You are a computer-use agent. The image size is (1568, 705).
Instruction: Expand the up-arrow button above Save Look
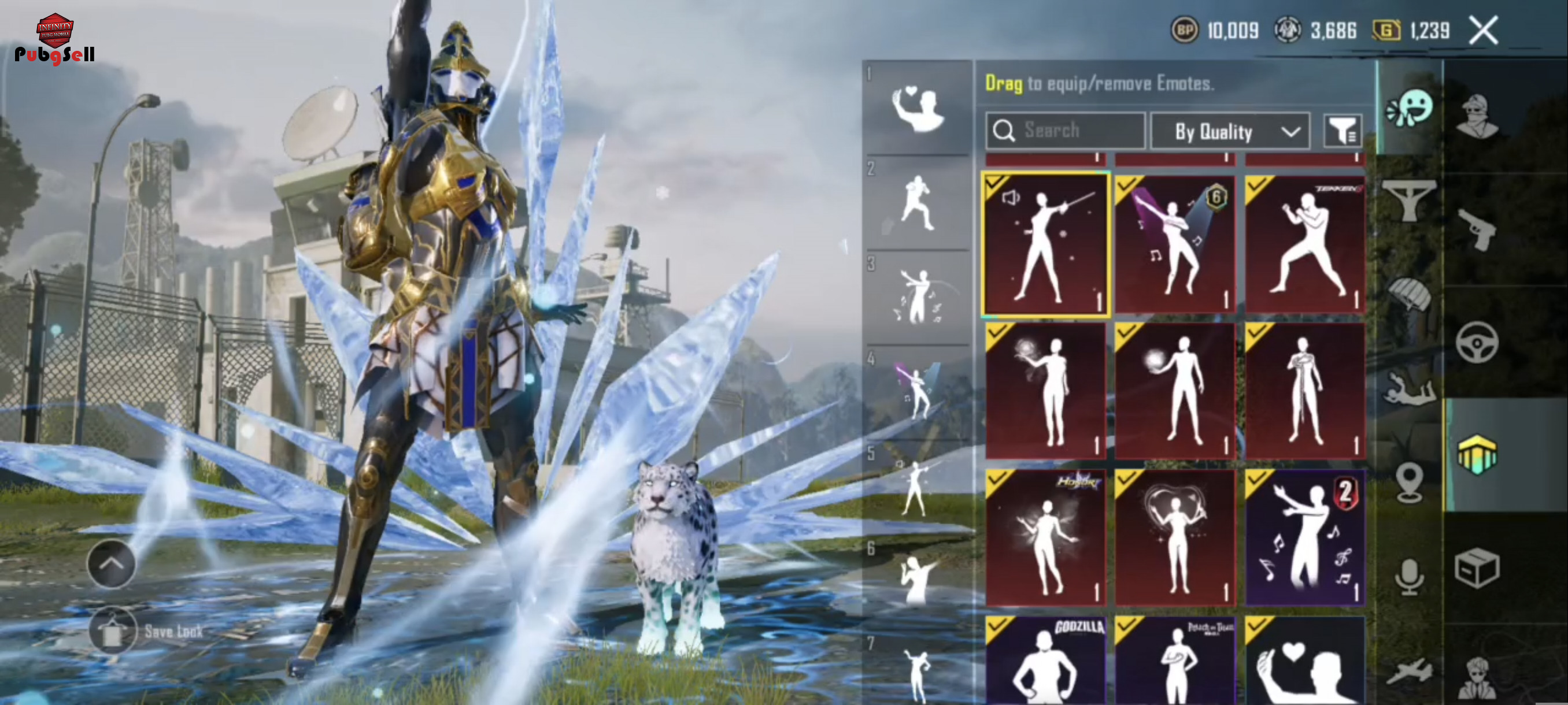click(x=112, y=564)
